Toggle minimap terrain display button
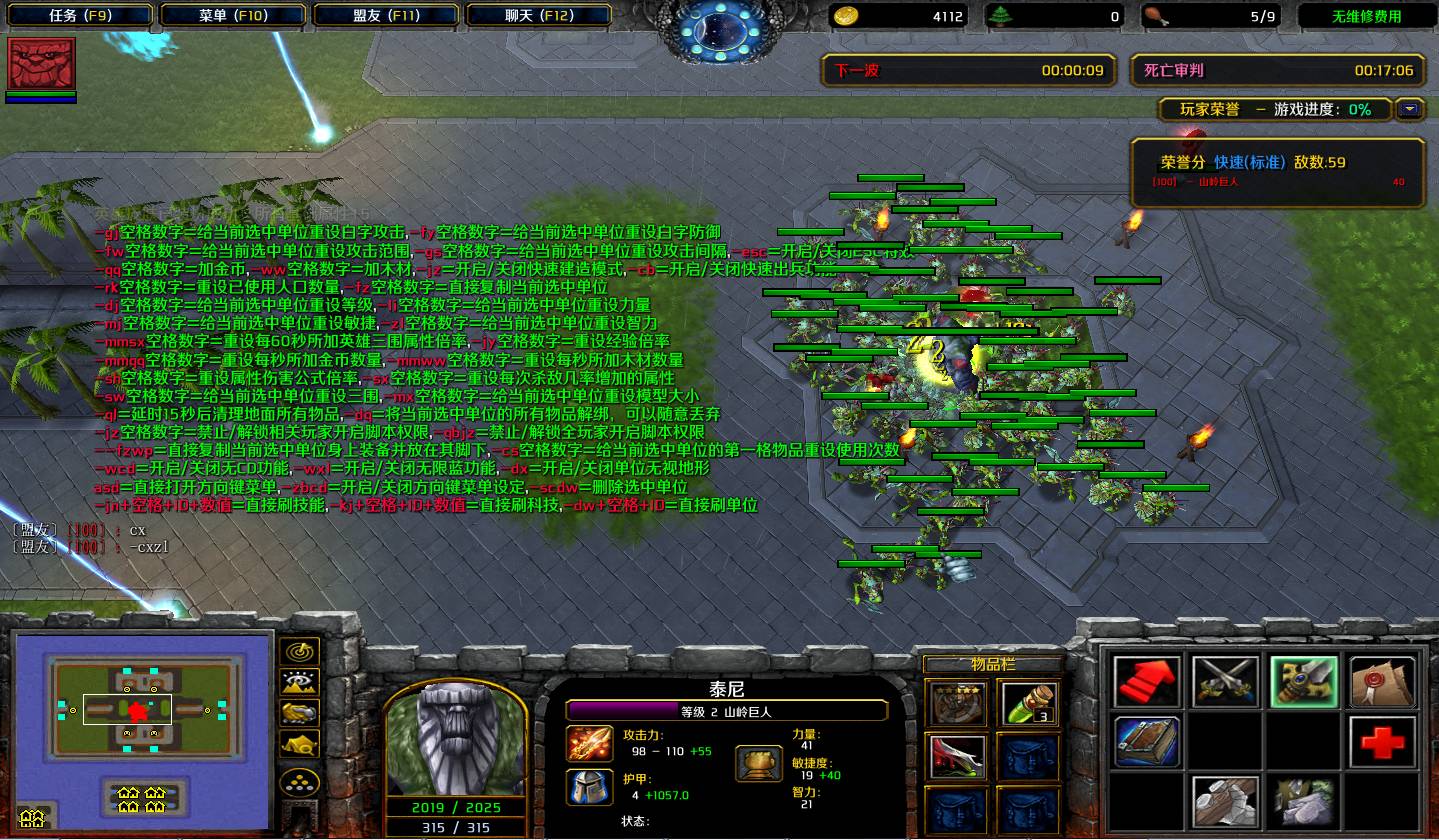This screenshot has width=1439, height=840. (300, 682)
